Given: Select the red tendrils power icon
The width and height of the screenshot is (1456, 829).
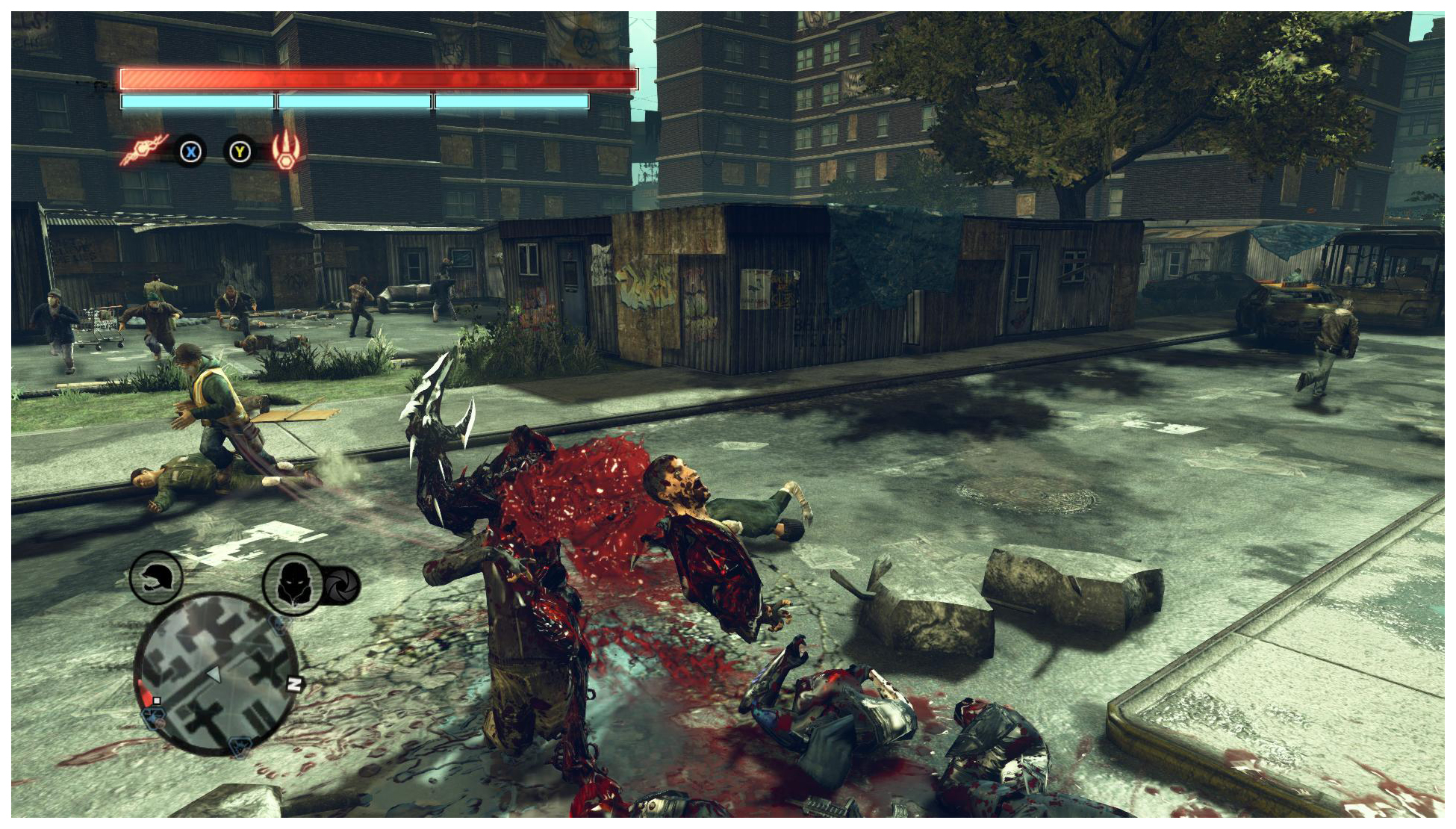Looking at the screenshot, I should (x=144, y=149).
